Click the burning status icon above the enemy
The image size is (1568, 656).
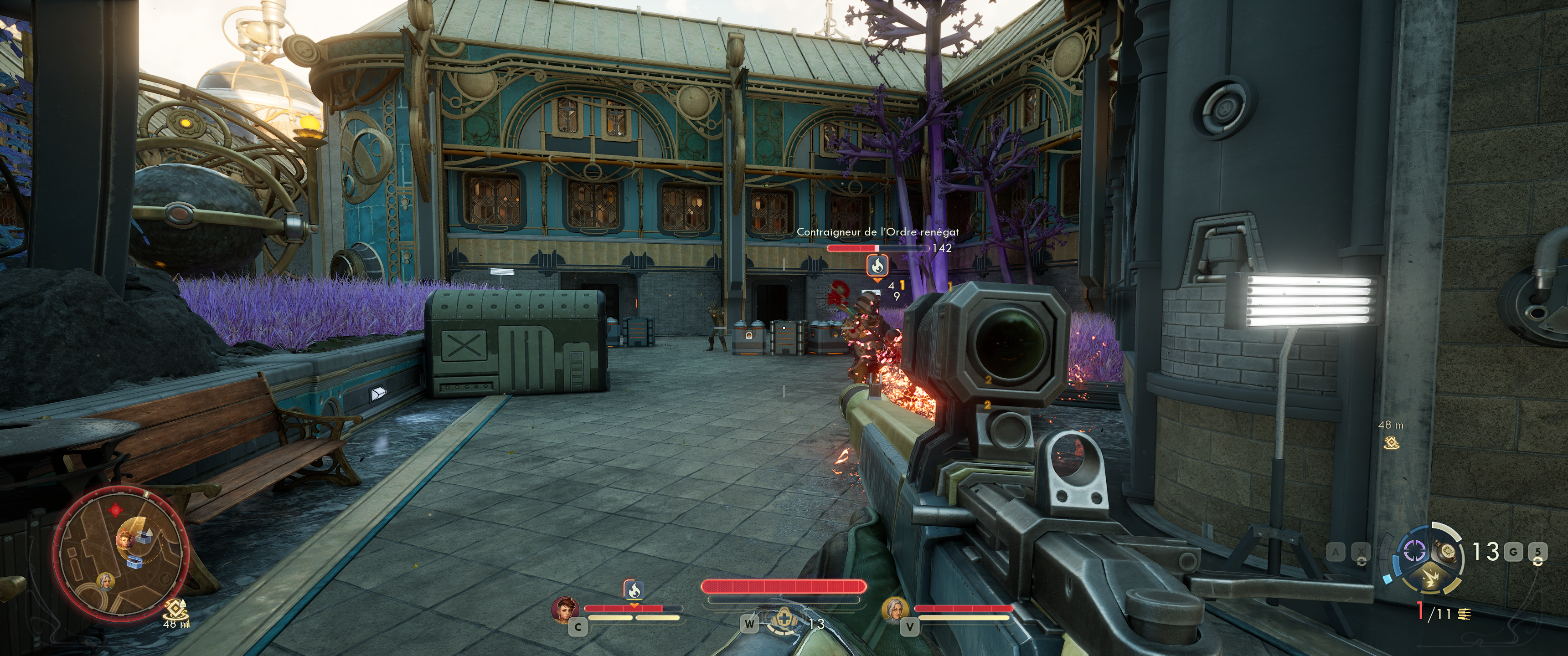(x=877, y=265)
